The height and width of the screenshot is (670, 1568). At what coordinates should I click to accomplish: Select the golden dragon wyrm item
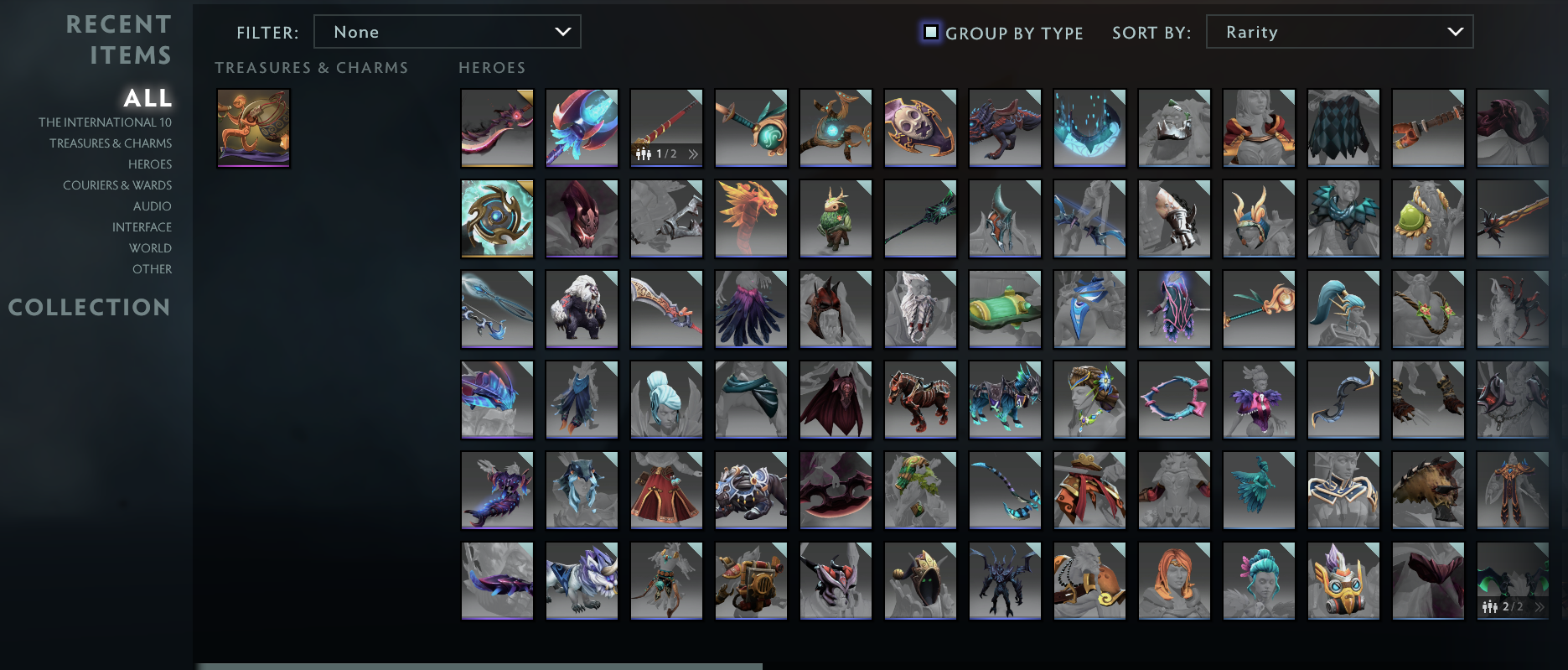[750, 219]
